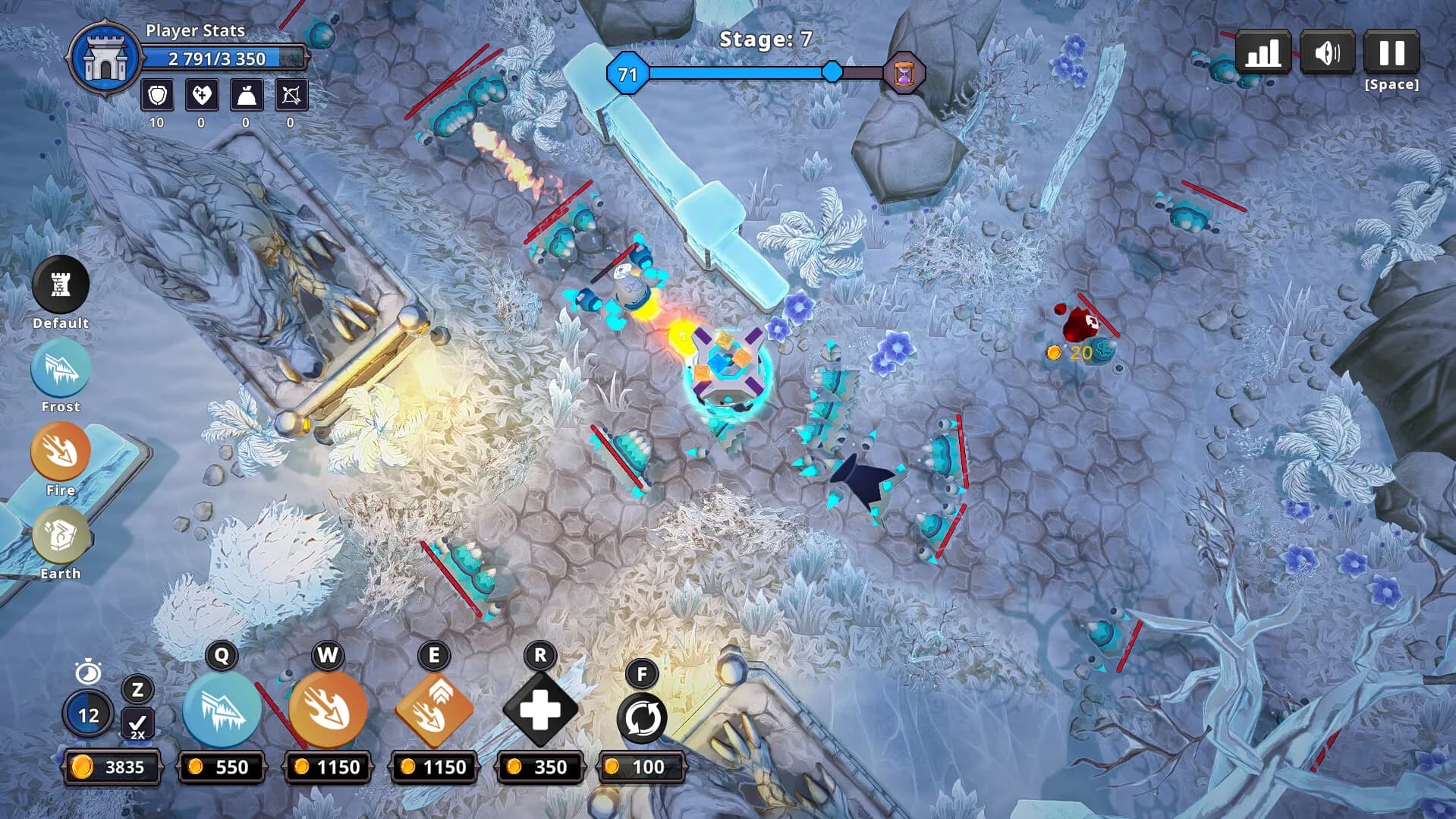Click the stage progress marker showing 71
This screenshot has height=819, width=1456.
coord(627,74)
